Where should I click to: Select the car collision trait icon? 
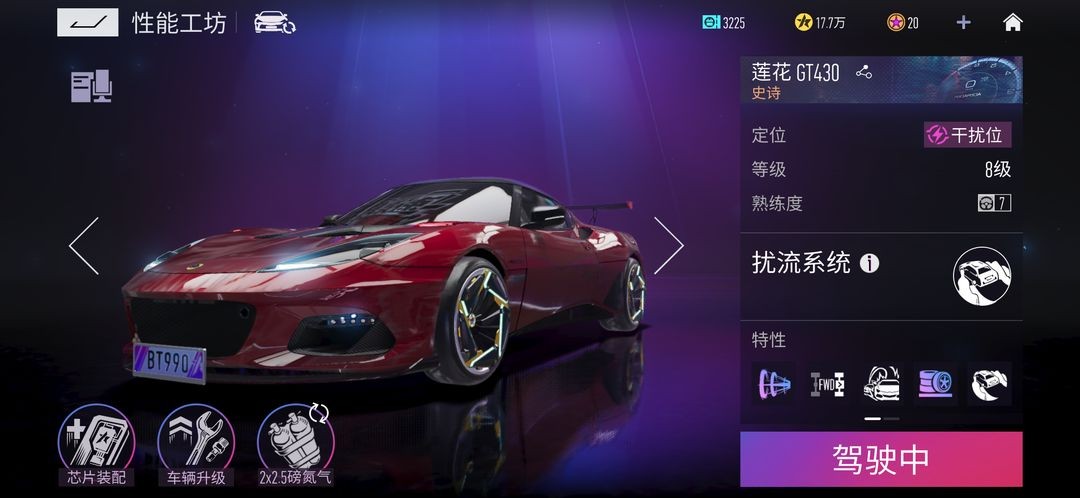881,383
